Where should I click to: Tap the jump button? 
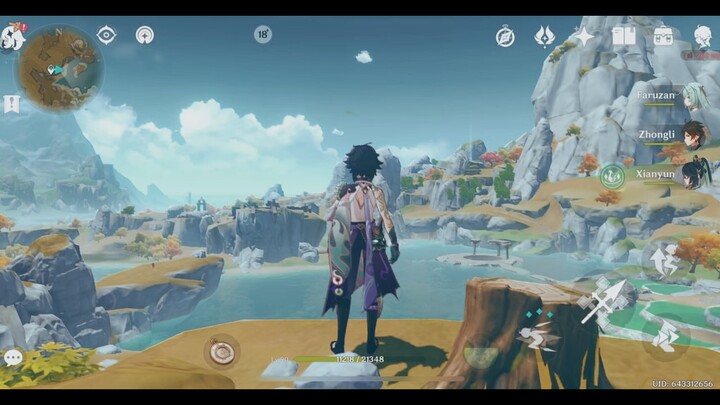click(x=664, y=260)
